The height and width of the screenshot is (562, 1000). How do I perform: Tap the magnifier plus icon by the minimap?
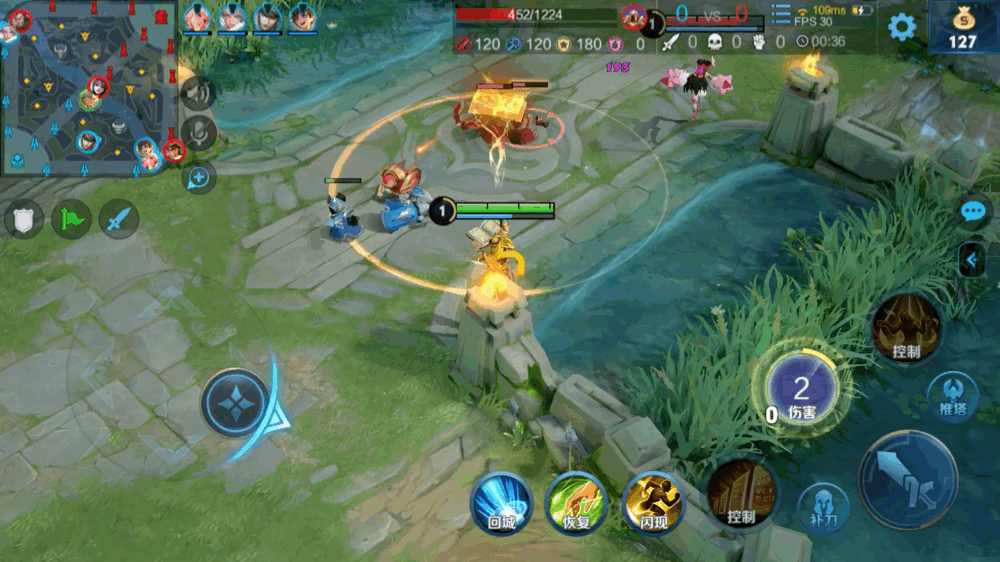pyautogui.click(x=199, y=178)
